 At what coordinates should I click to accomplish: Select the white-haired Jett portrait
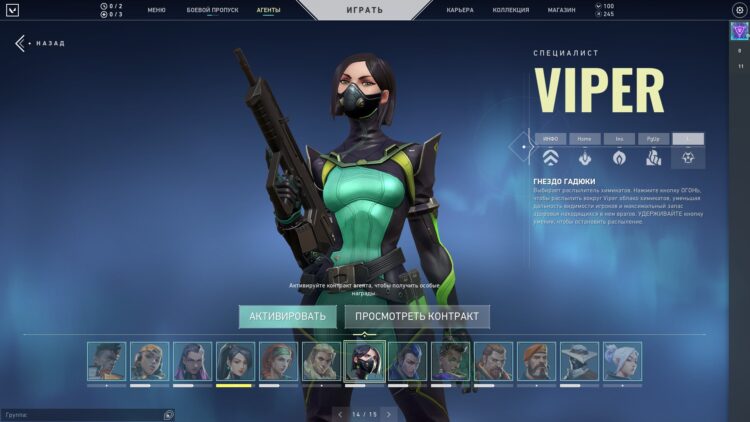[622, 361]
